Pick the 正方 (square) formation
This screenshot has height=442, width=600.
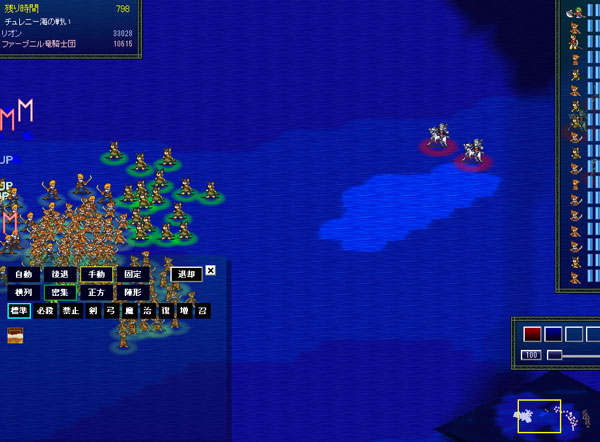tap(95, 293)
